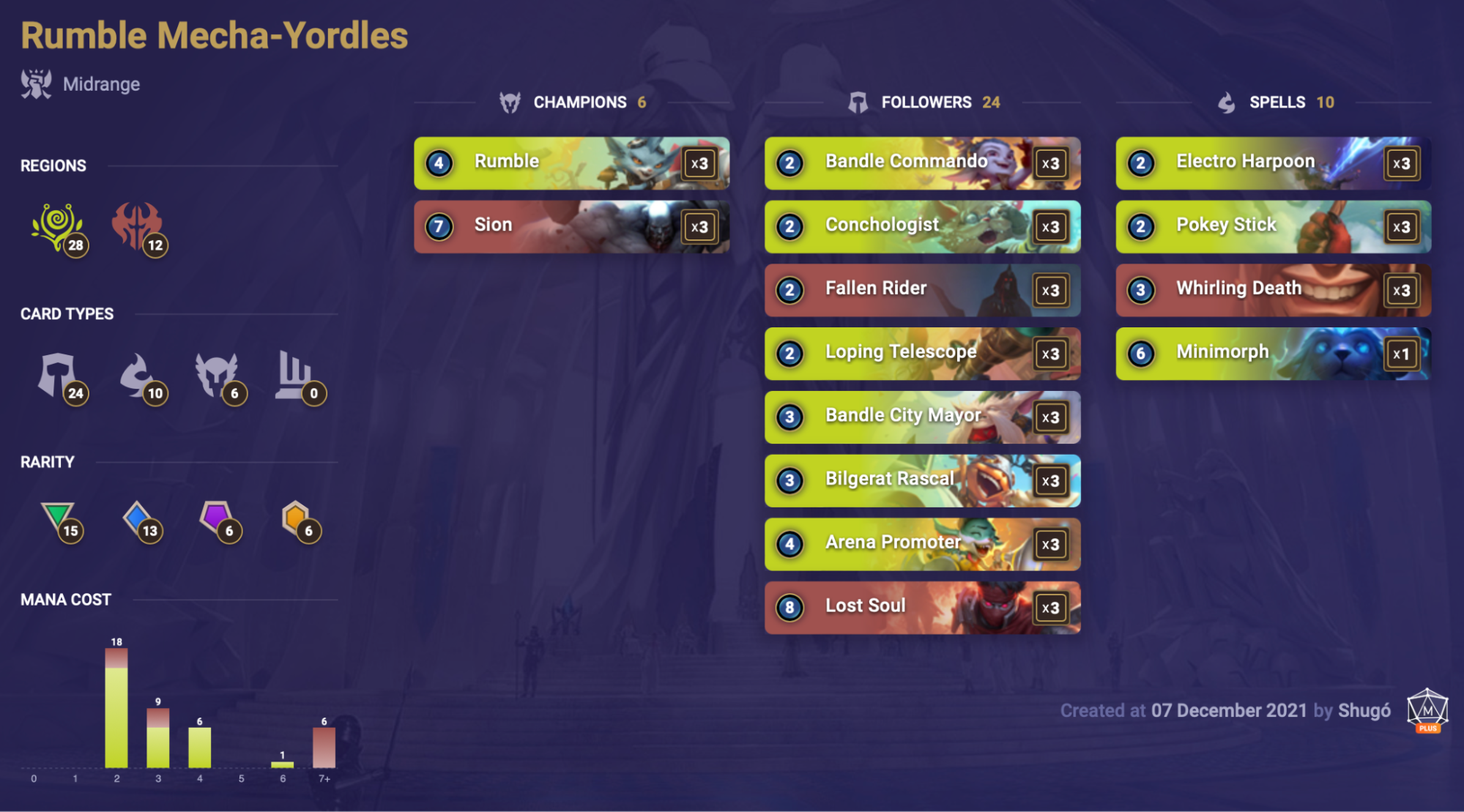Open the Lost Soul follower card
The image size is (1464, 812).
921,608
